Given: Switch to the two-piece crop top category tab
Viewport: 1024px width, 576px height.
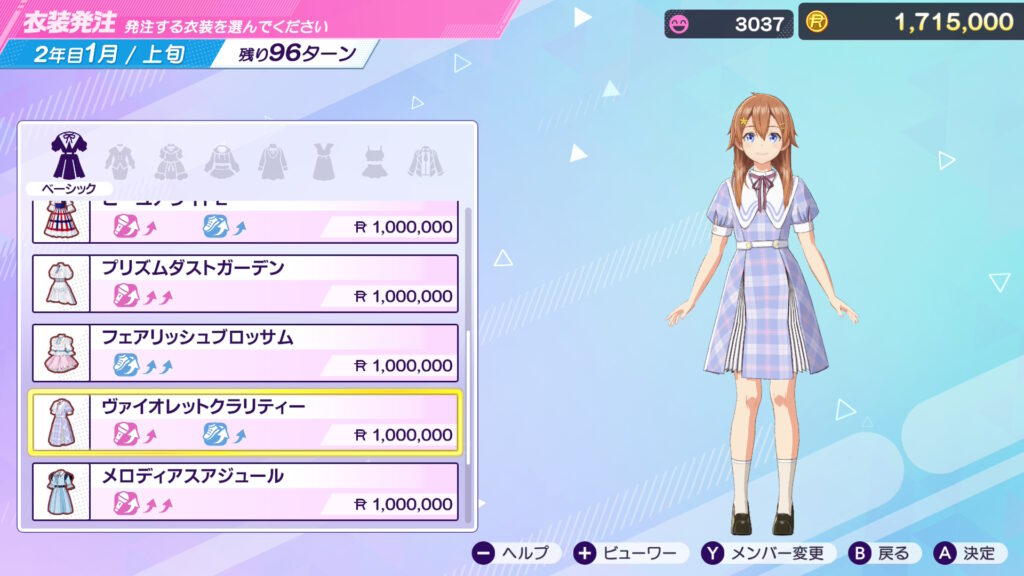Looking at the screenshot, I should pyautogui.click(x=375, y=160).
